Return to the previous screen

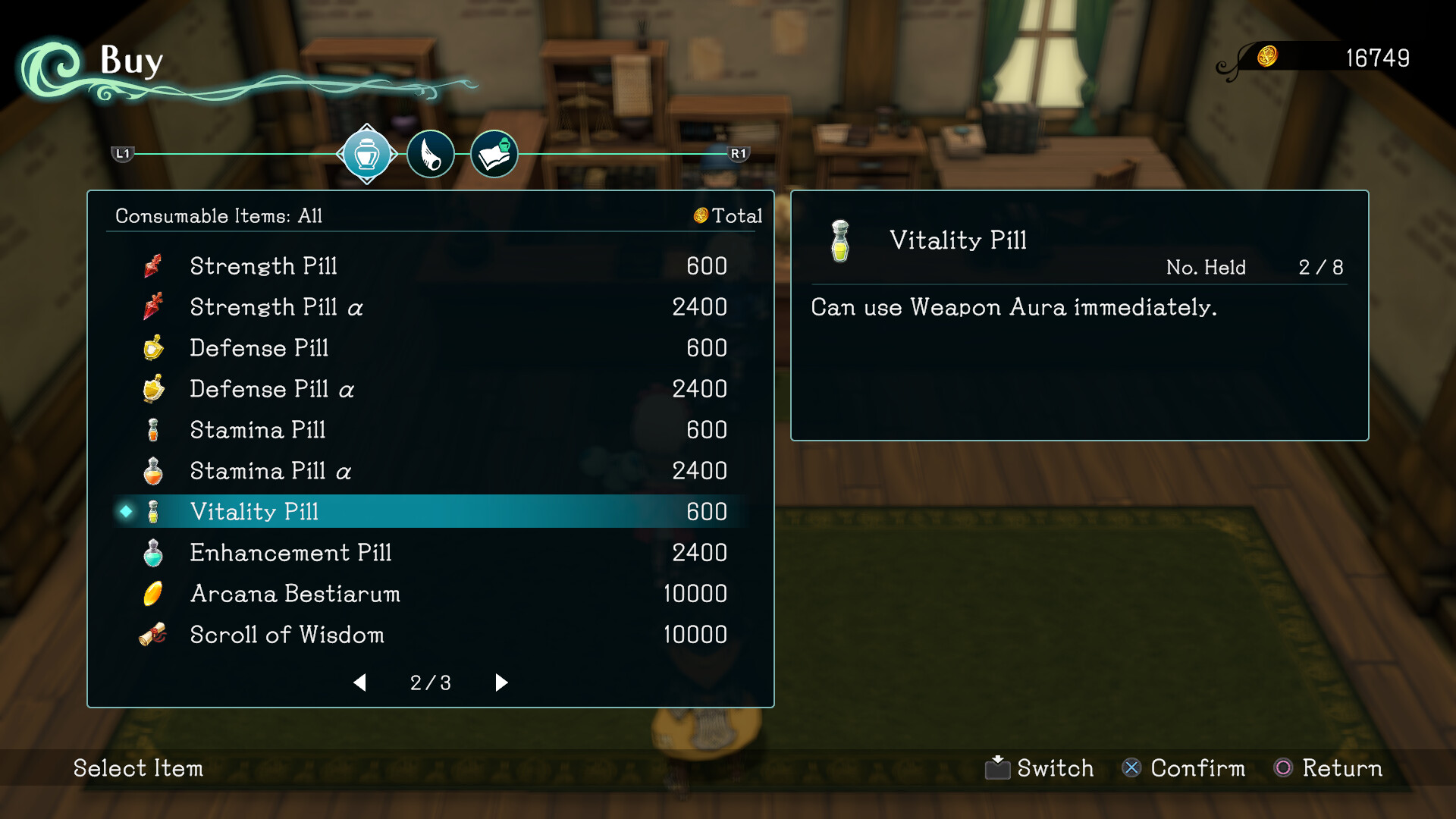point(1285,768)
